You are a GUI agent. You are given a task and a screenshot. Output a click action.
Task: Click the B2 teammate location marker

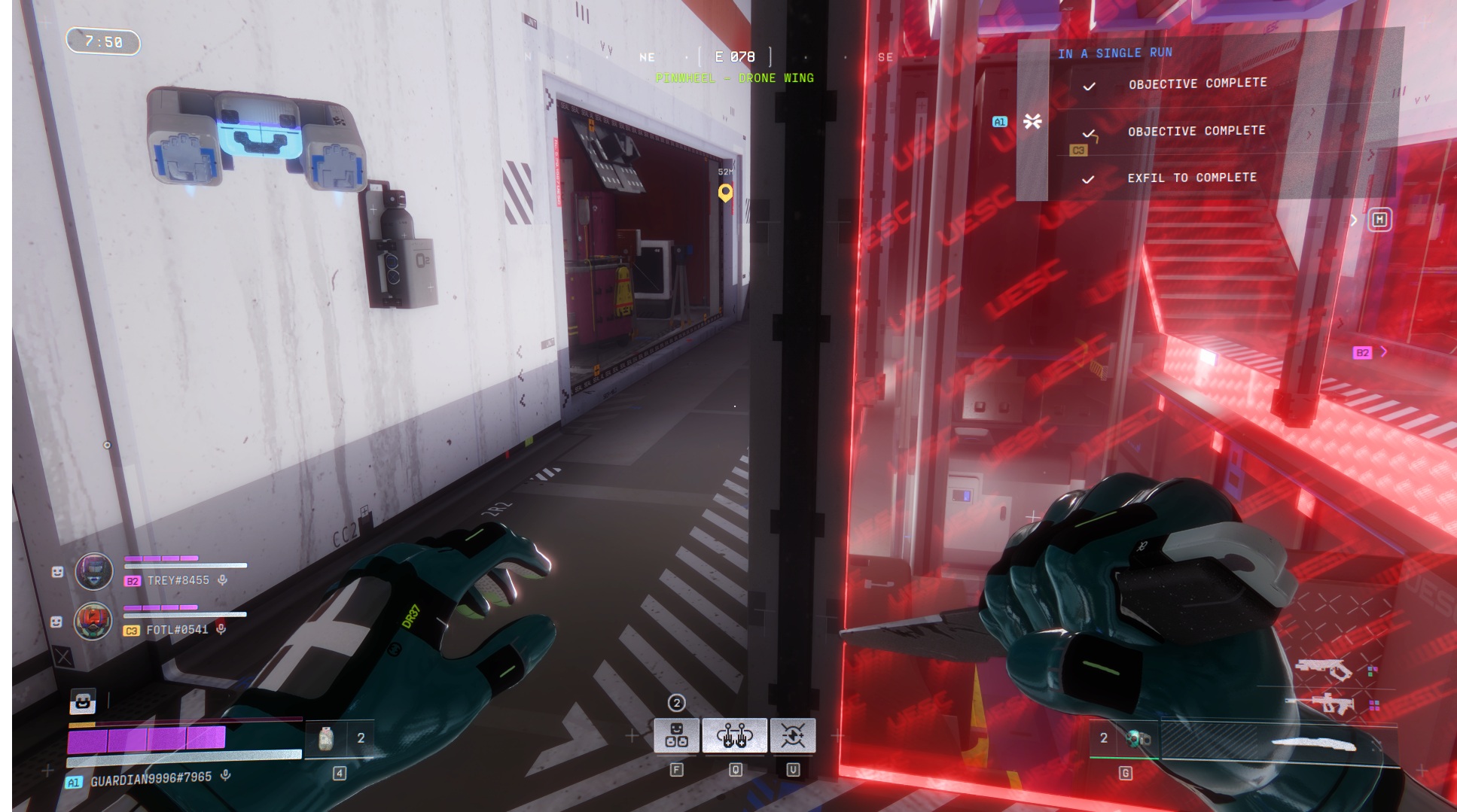[x=1361, y=352]
